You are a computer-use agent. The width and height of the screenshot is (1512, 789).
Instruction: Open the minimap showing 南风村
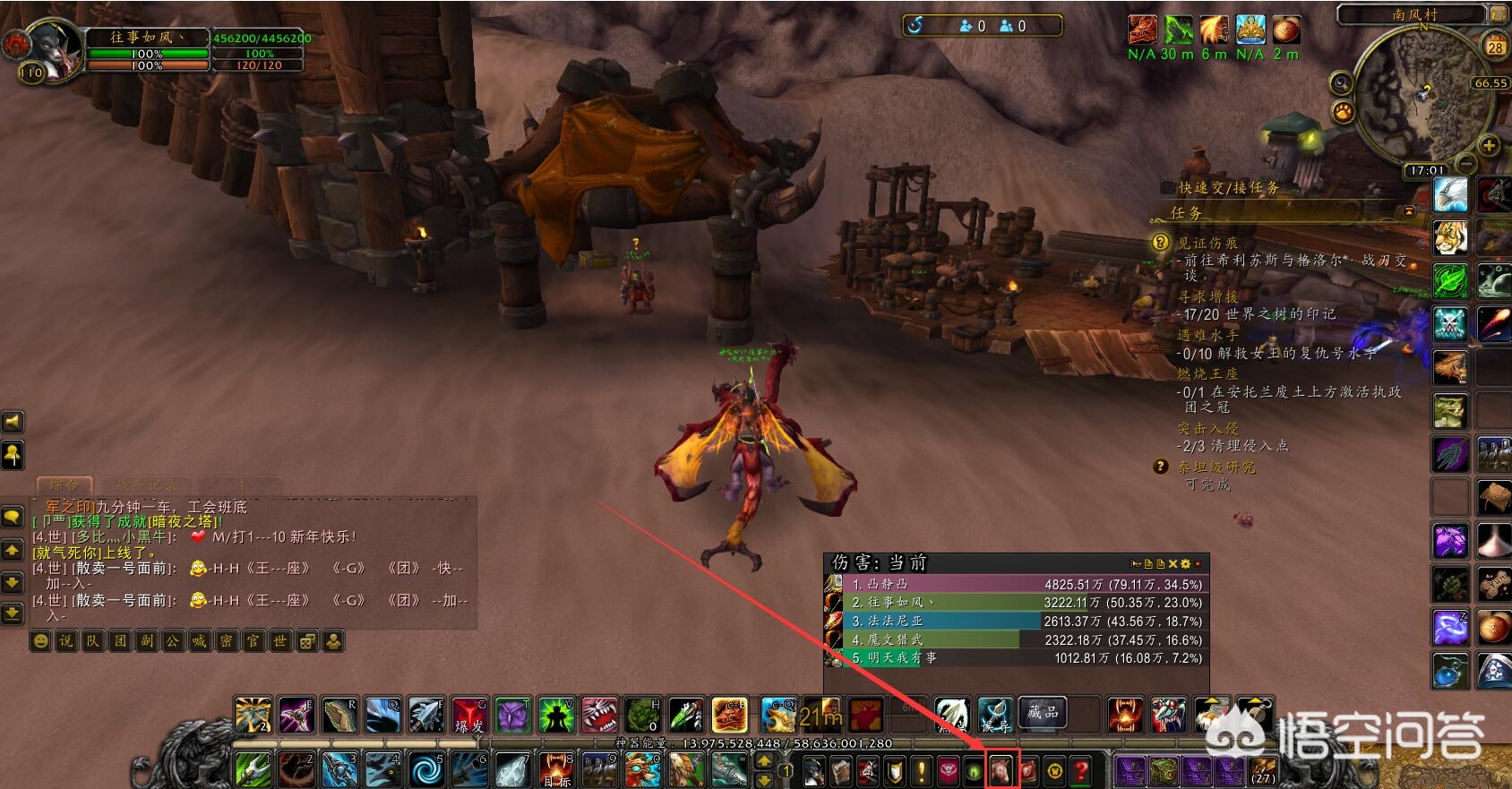click(1422, 94)
